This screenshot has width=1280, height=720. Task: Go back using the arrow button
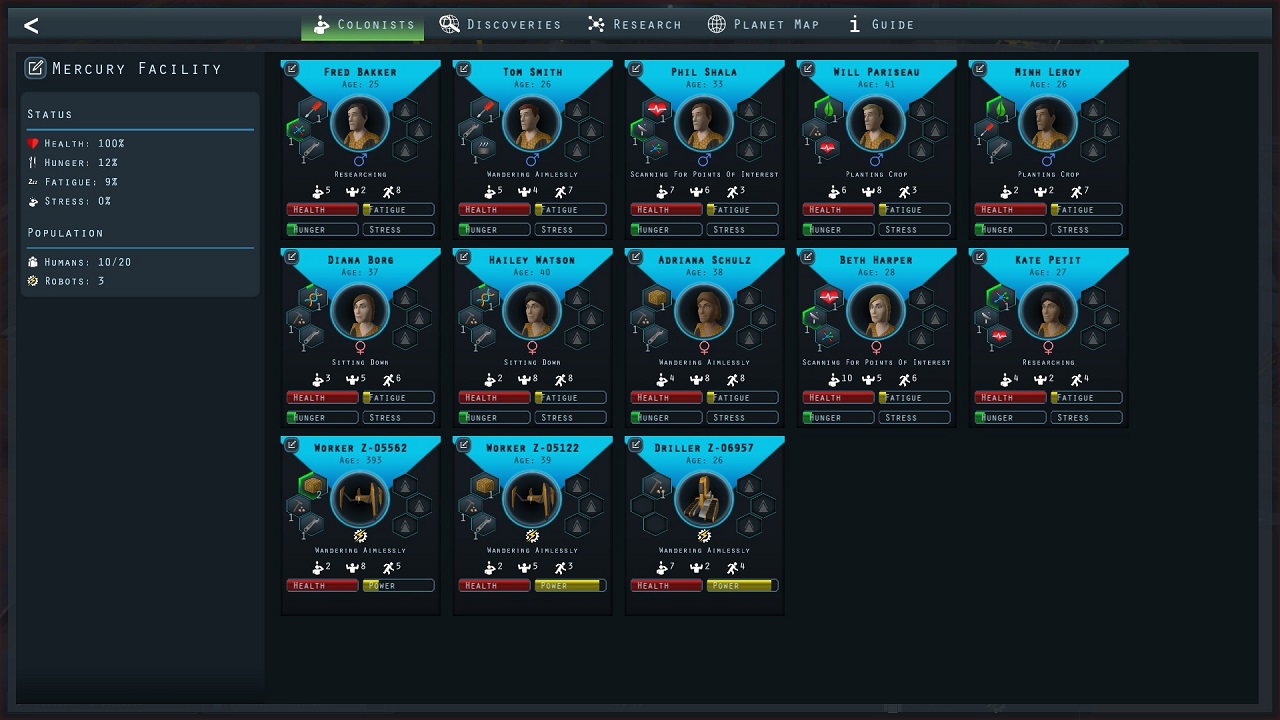pyautogui.click(x=31, y=26)
